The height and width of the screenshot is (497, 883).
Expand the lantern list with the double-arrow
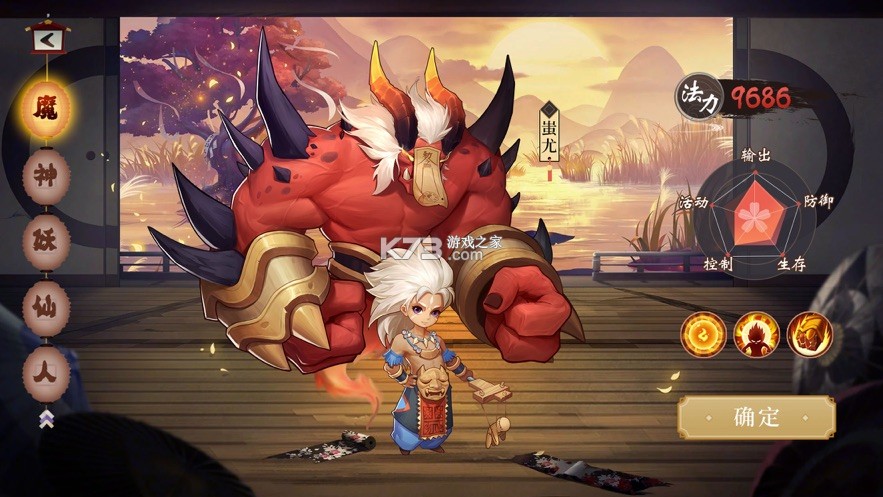[x=46, y=419]
